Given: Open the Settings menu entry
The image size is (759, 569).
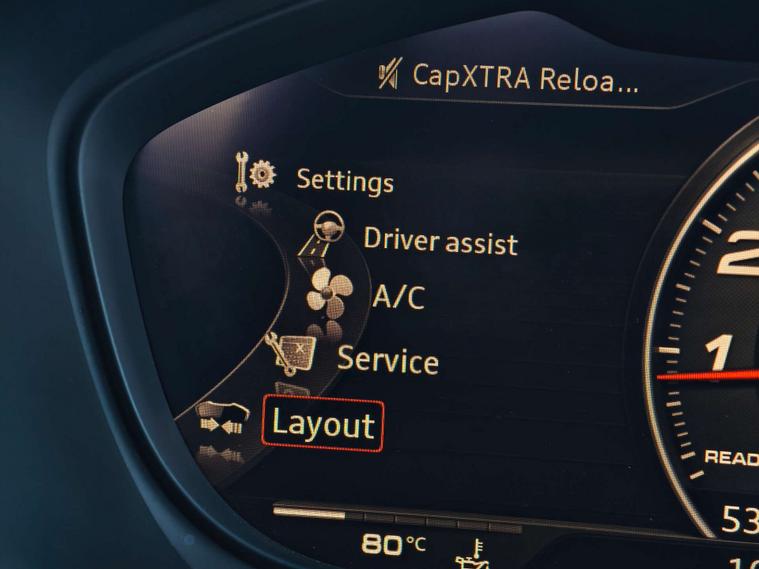Looking at the screenshot, I should point(344,181).
